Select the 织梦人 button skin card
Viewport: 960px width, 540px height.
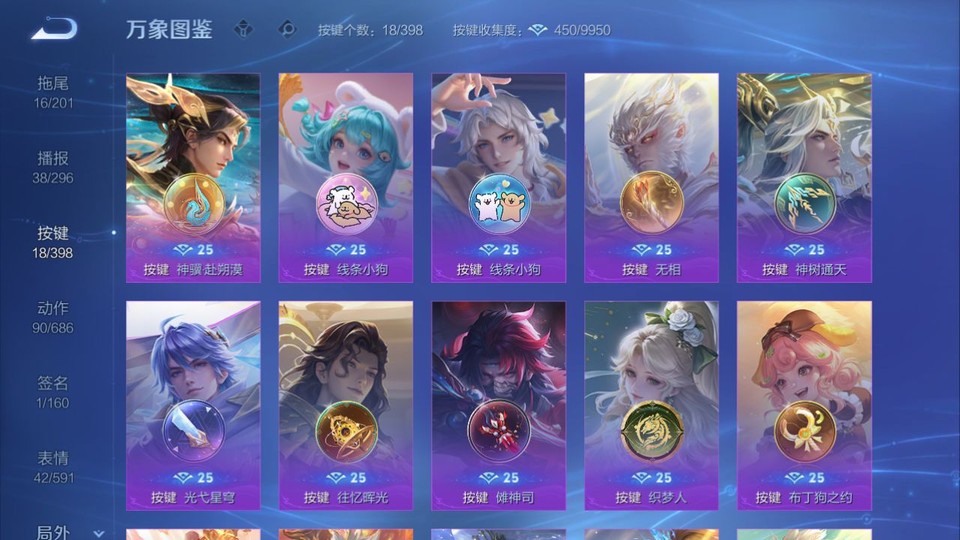[x=651, y=405]
